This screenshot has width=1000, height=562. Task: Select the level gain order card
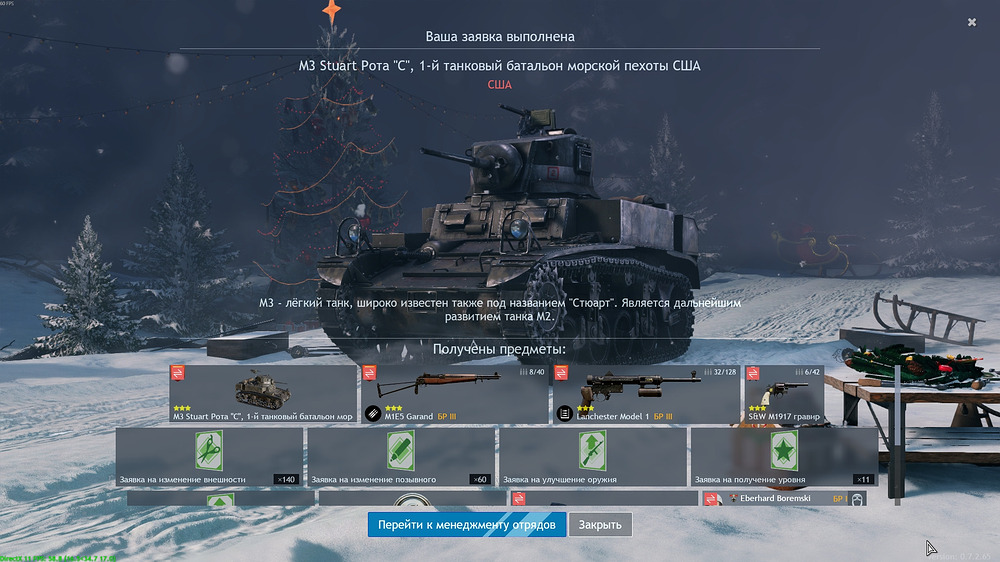(784, 457)
